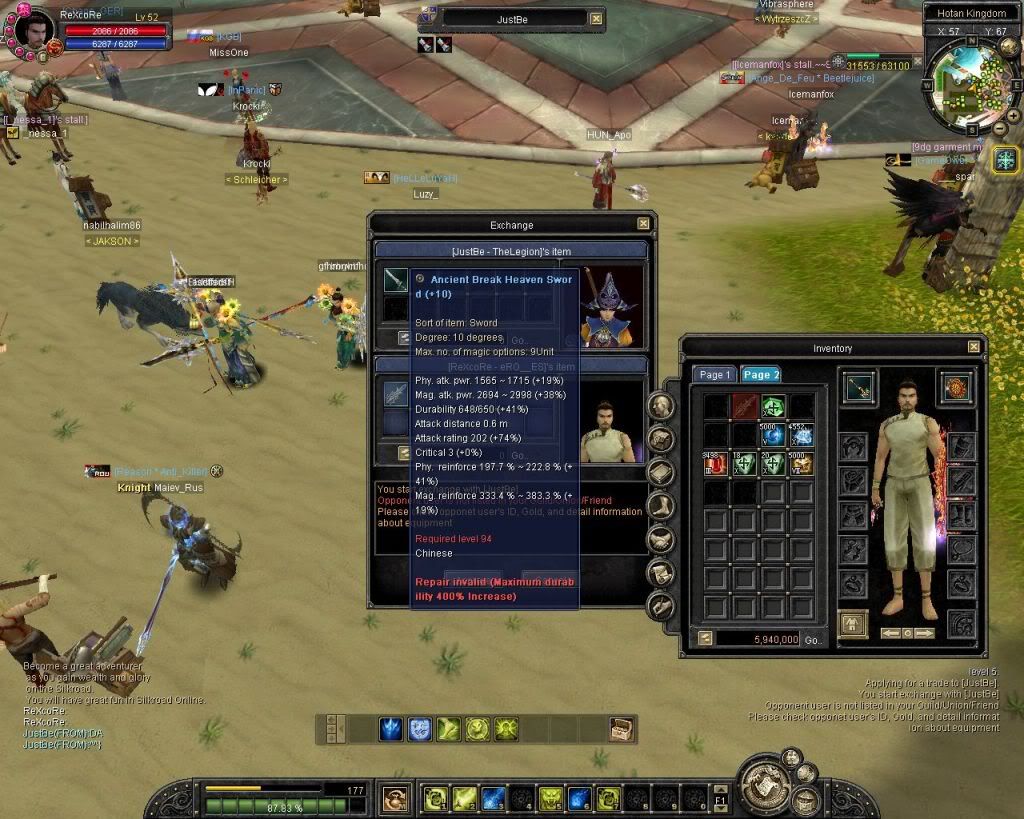1024x819 pixels.
Task: Switch to inventory Page 1
Action: pos(714,375)
